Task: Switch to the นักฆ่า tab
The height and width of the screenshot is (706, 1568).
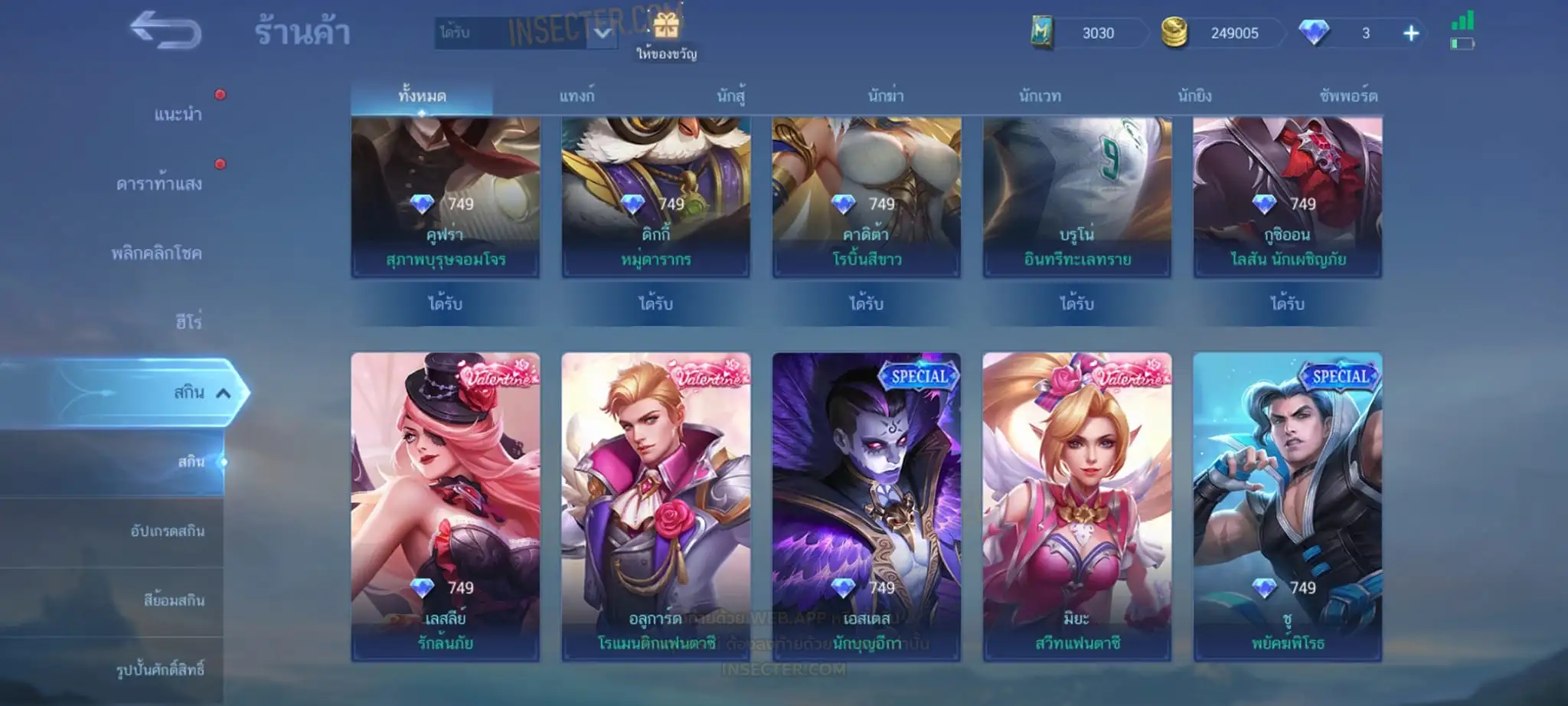Action: pyautogui.click(x=886, y=96)
